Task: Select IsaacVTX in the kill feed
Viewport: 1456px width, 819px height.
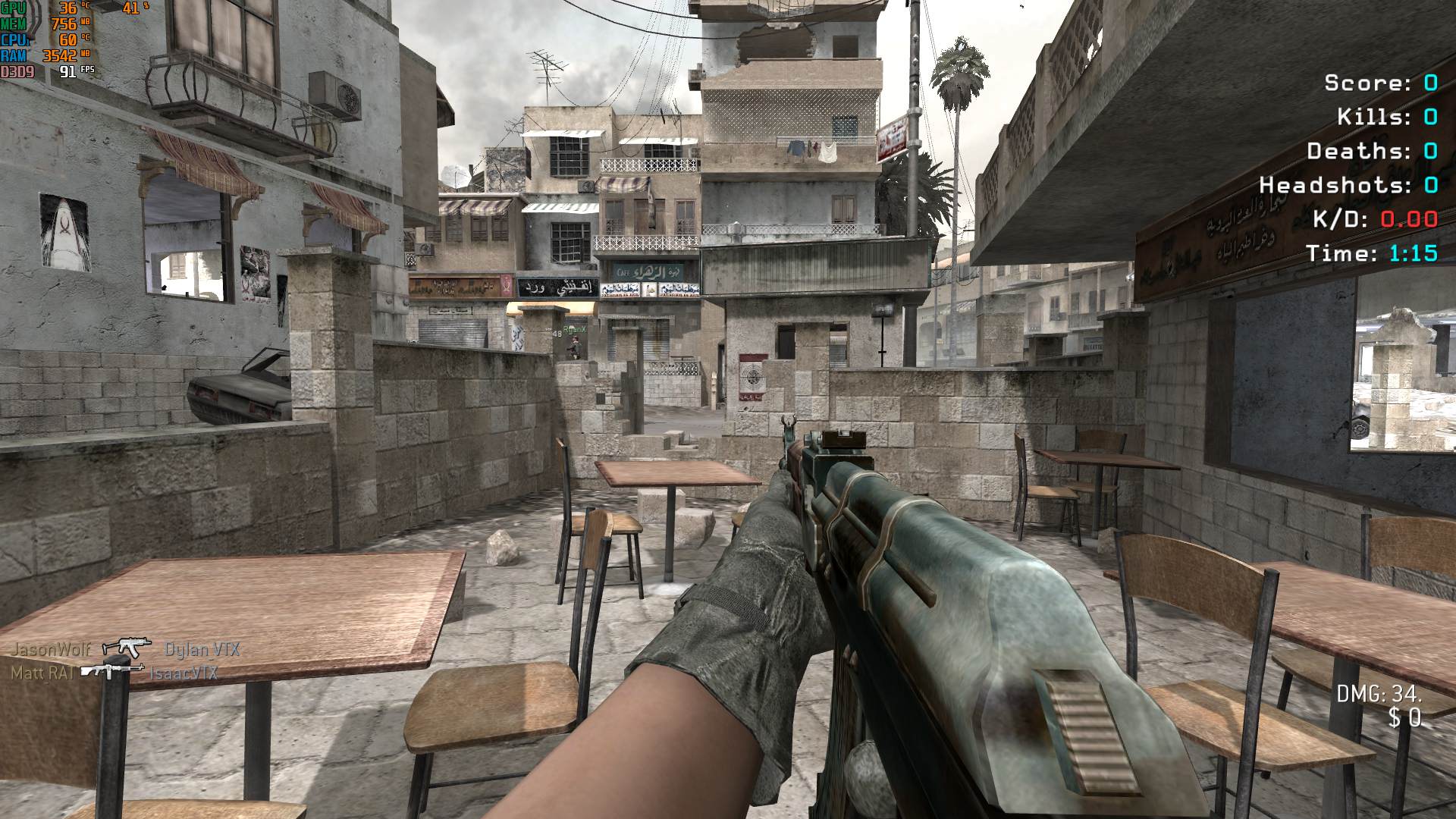Action: [184, 673]
